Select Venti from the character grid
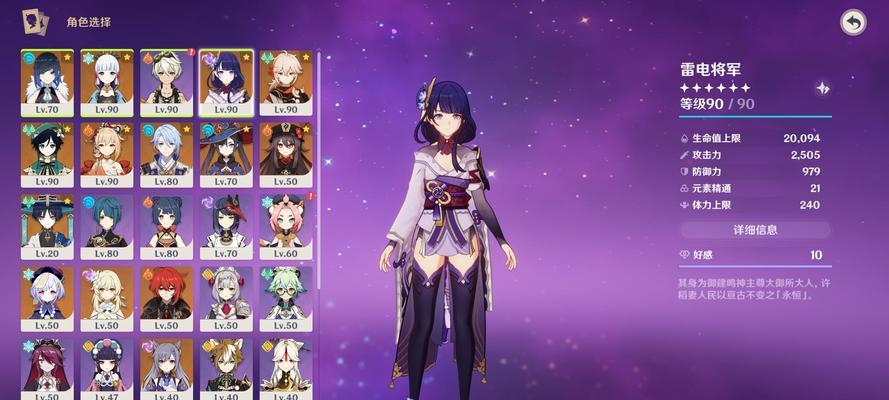Image resolution: width=889 pixels, height=400 pixels. [x=47, y=154]
